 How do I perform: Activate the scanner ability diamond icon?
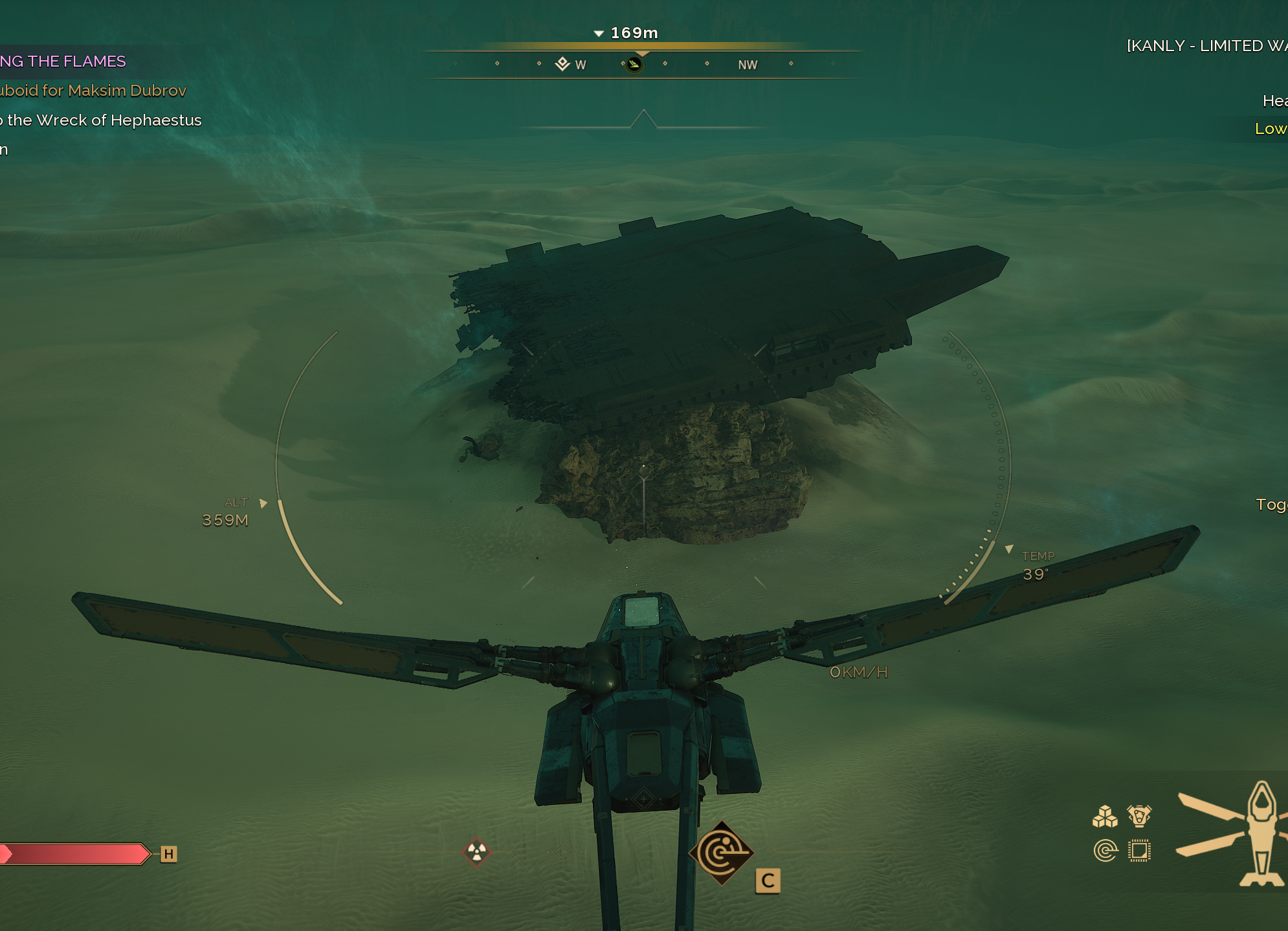pos(721,853)
